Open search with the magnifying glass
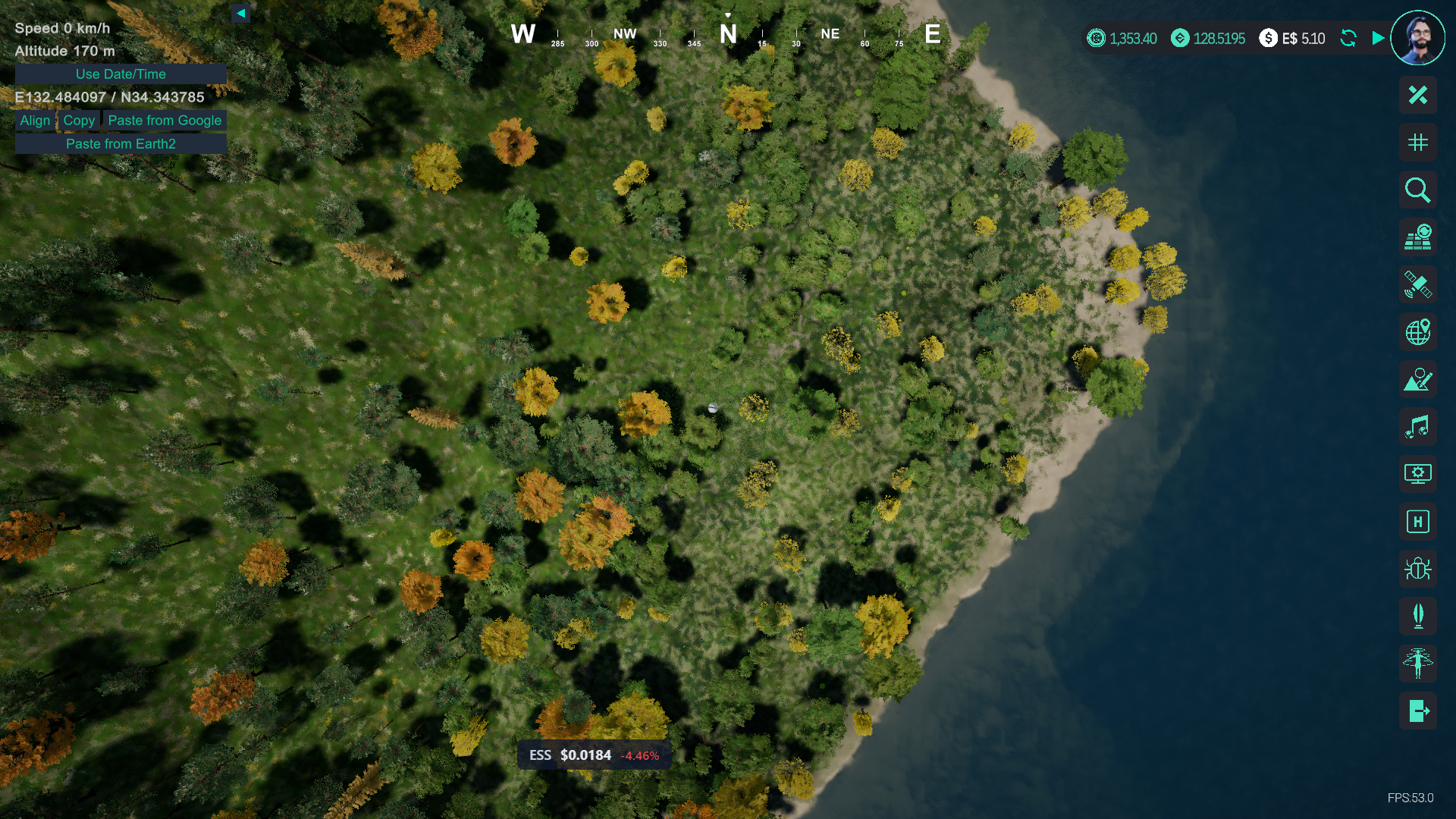 (x=1417, y=190)
